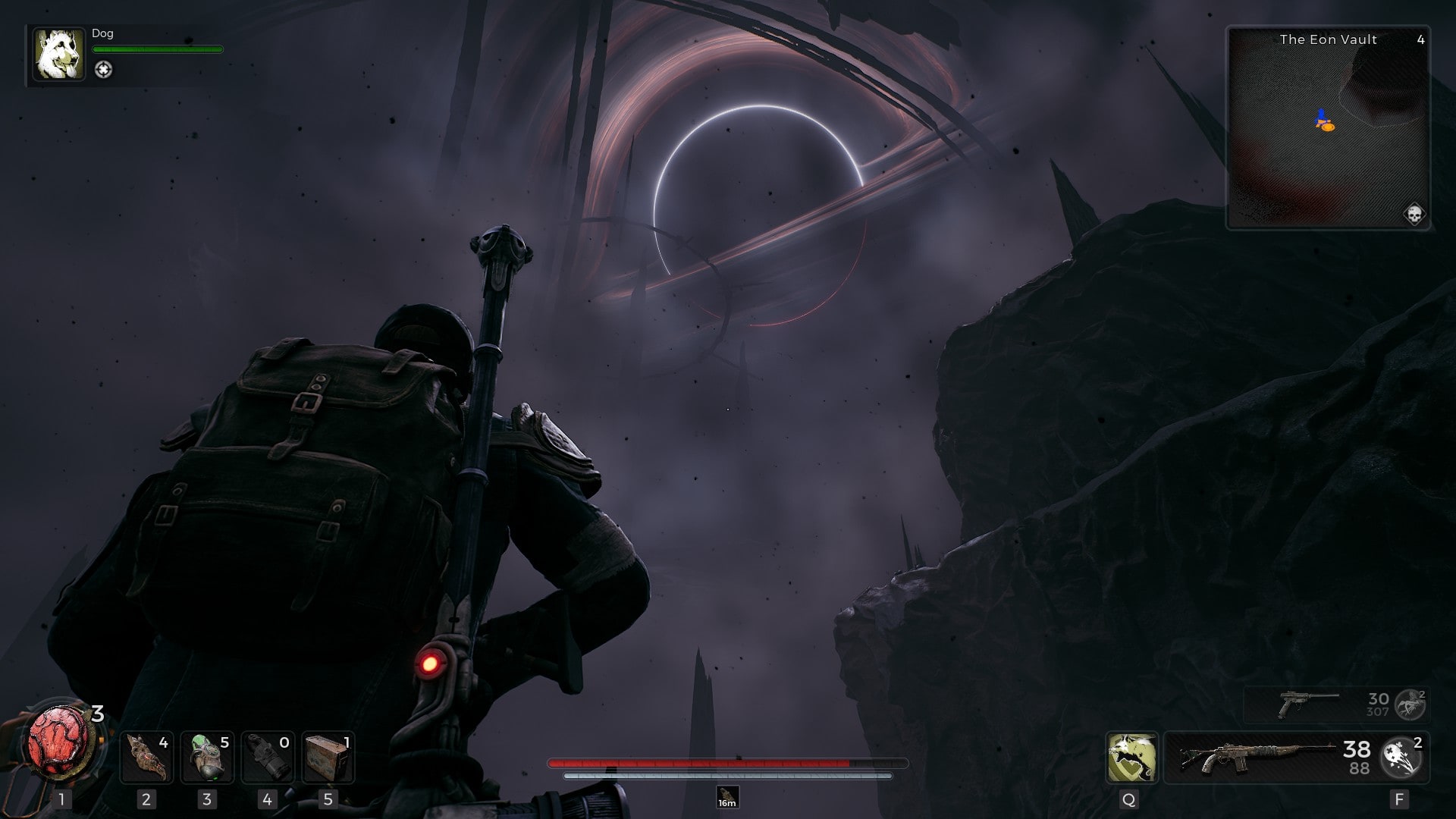Image resolution: width=1456 pixels, height=819 pixels.
Task: Click the skull marker on the minimap
Action: (x=1414, y=214)
